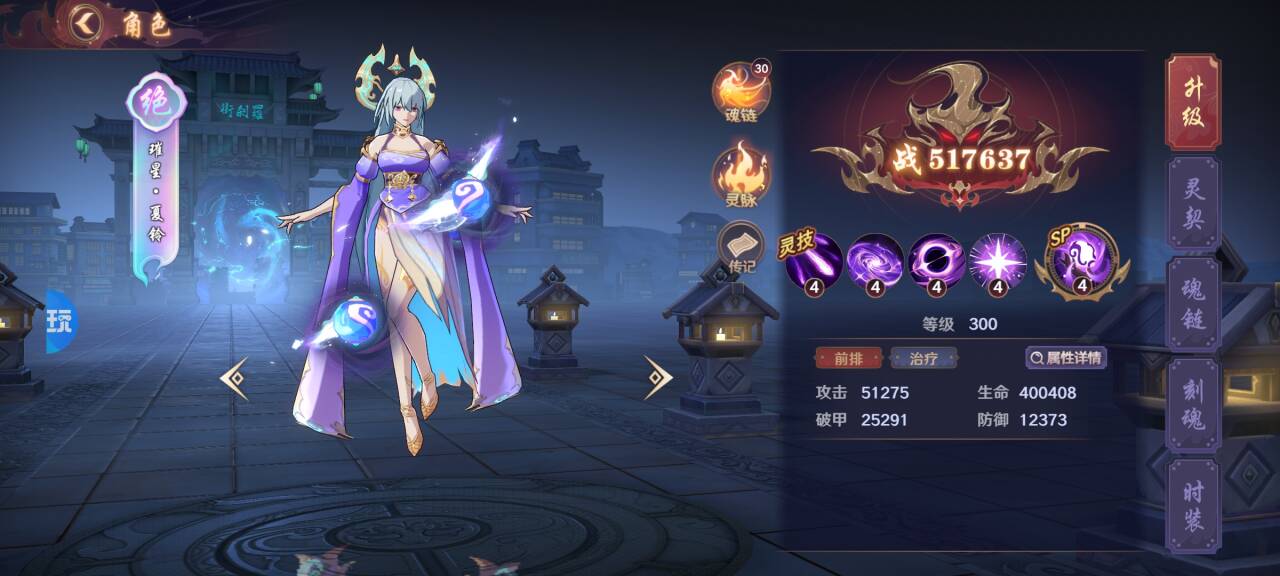Viewport: 1280px width, 576px height.
Task: Show 属性详情 attribute details
Action: [x=1066, y=358]
